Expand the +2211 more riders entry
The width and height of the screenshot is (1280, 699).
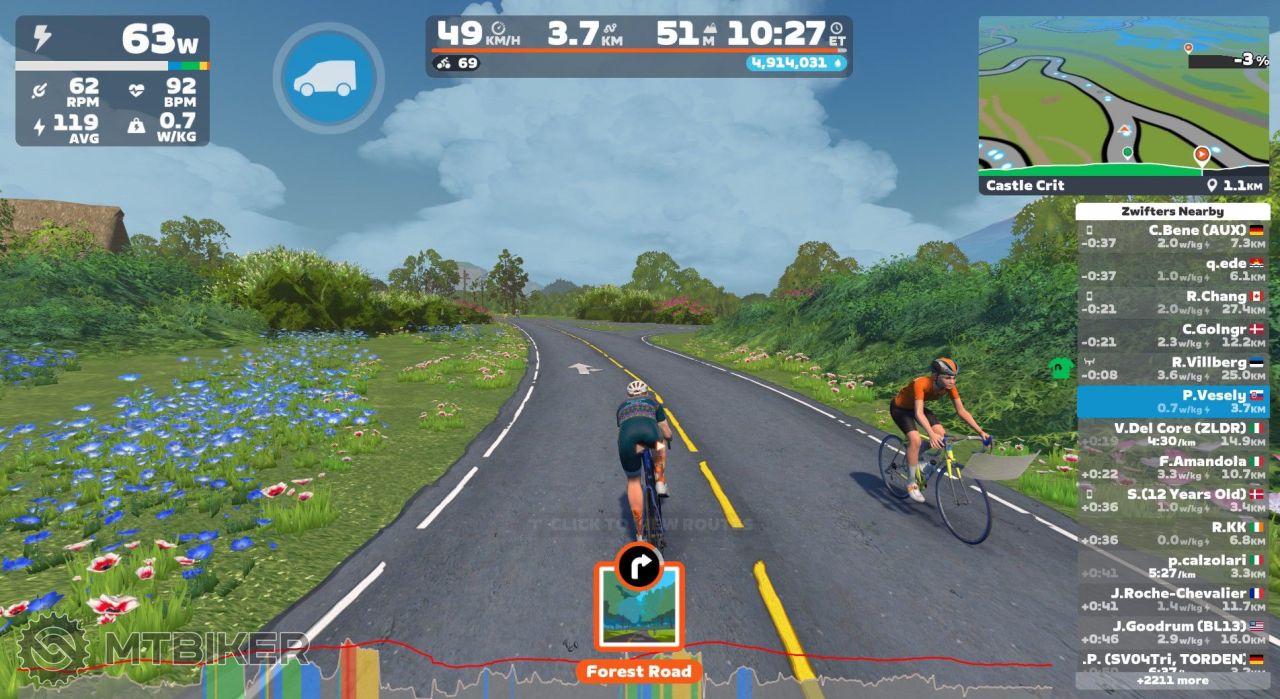(1172, 681)
